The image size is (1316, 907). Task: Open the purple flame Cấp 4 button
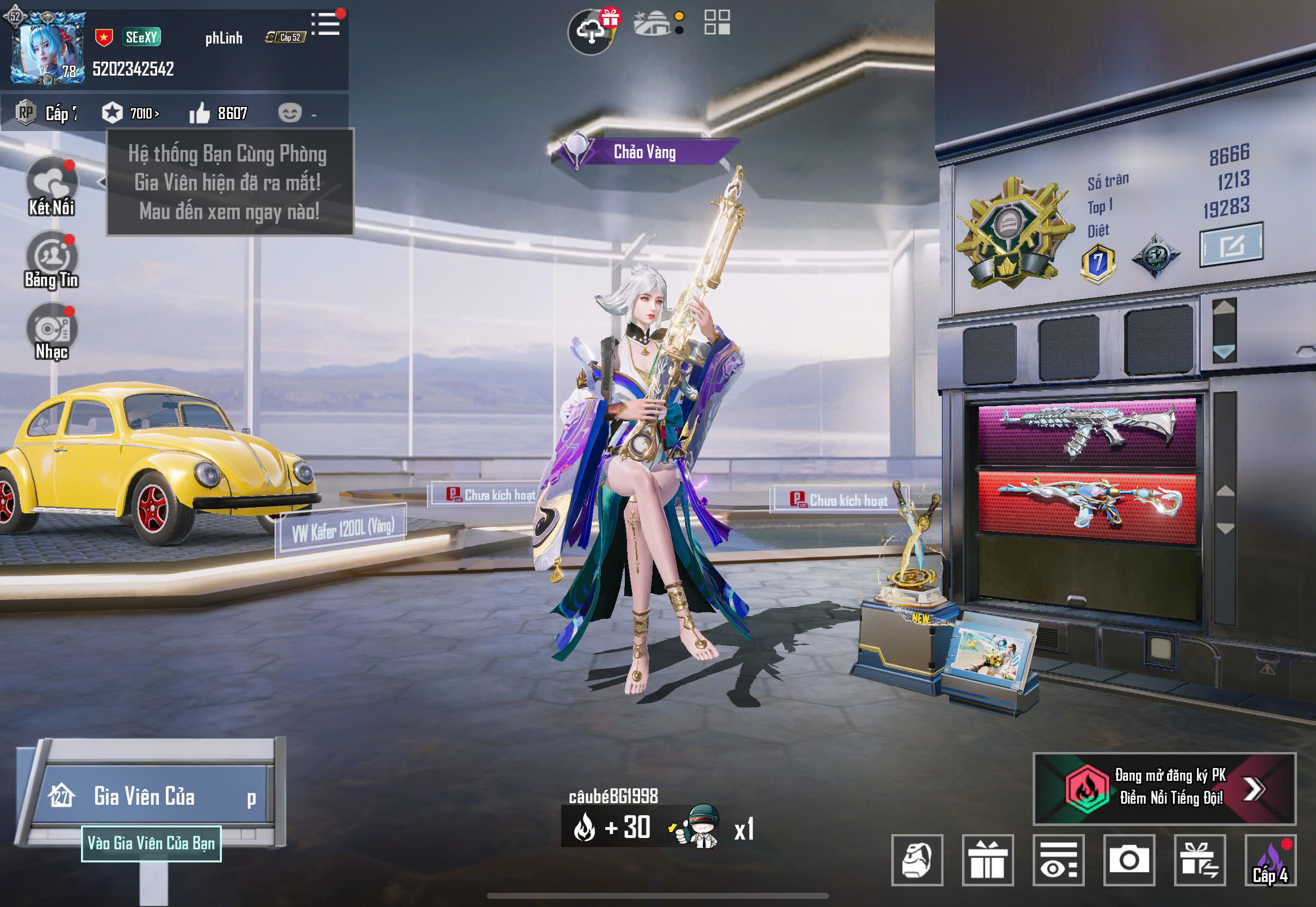[1270, 860]
